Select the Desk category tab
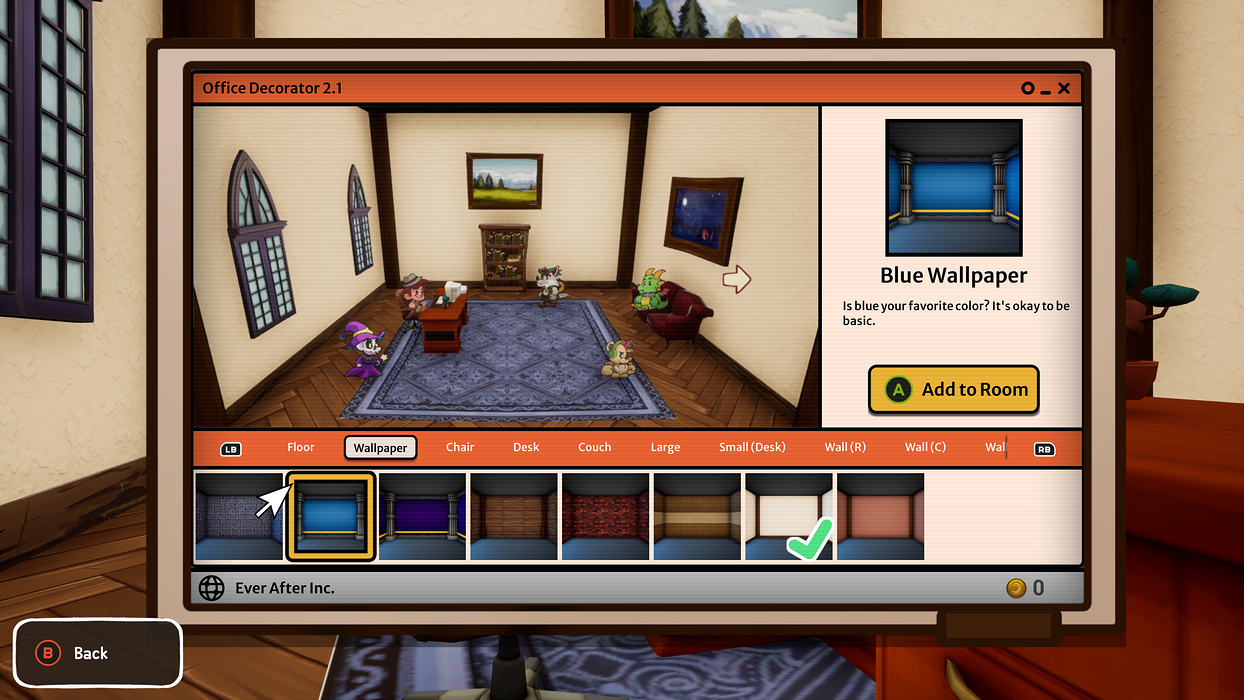This screenshot has width=1244, height=700. point(526,447)
